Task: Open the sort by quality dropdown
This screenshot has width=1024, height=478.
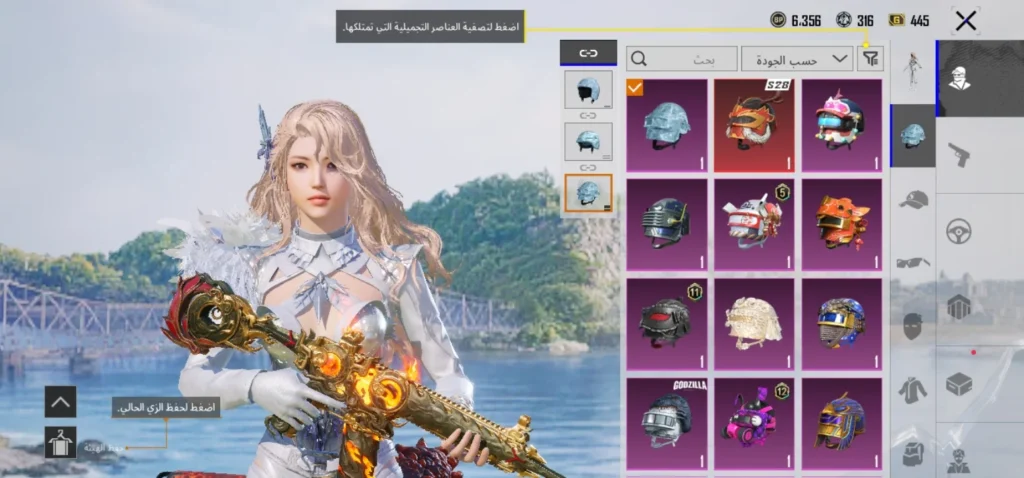Action: pos(797,59)
